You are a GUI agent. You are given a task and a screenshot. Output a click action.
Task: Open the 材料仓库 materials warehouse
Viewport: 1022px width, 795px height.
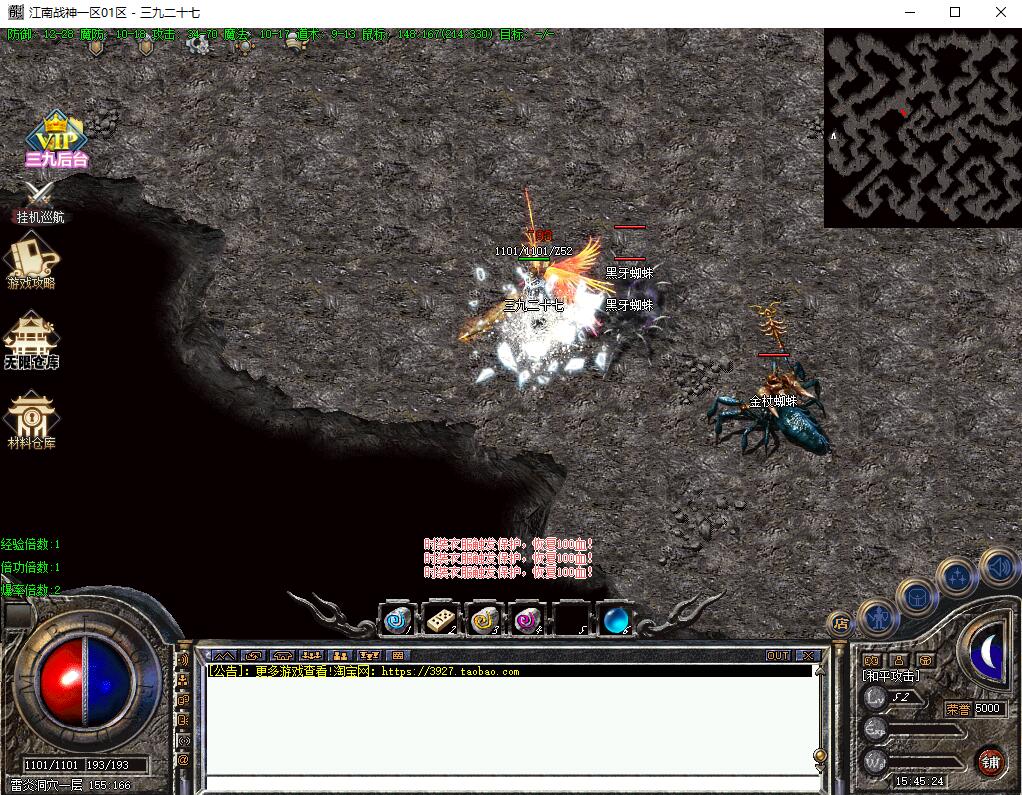coord(31,418)
